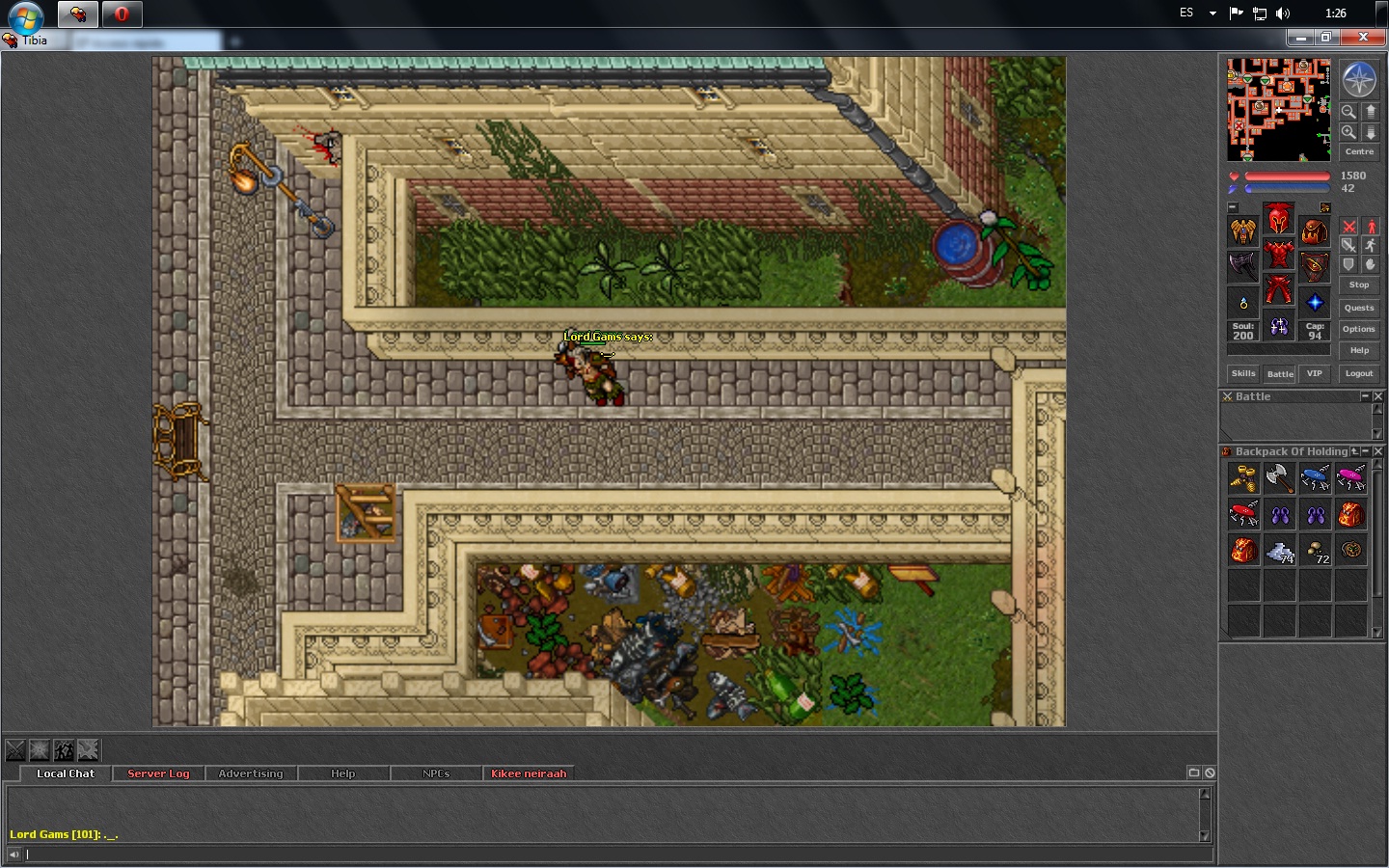The height and width of the screenshot is (868, 1389).
Task: Switch to the Server Log tab
Action: [158, 773]
